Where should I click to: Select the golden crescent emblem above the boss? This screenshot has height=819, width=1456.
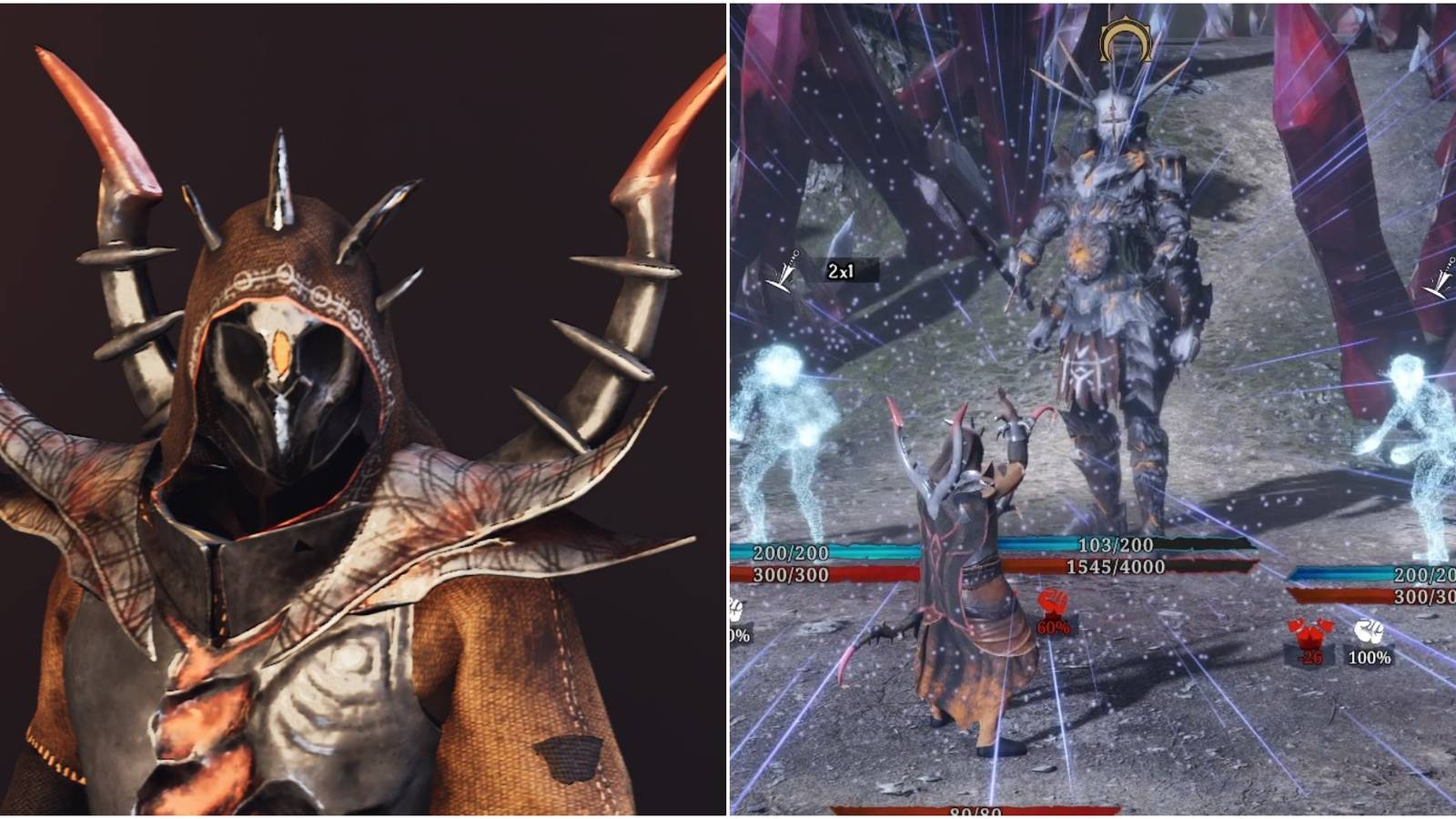(x=1124, y=41)
